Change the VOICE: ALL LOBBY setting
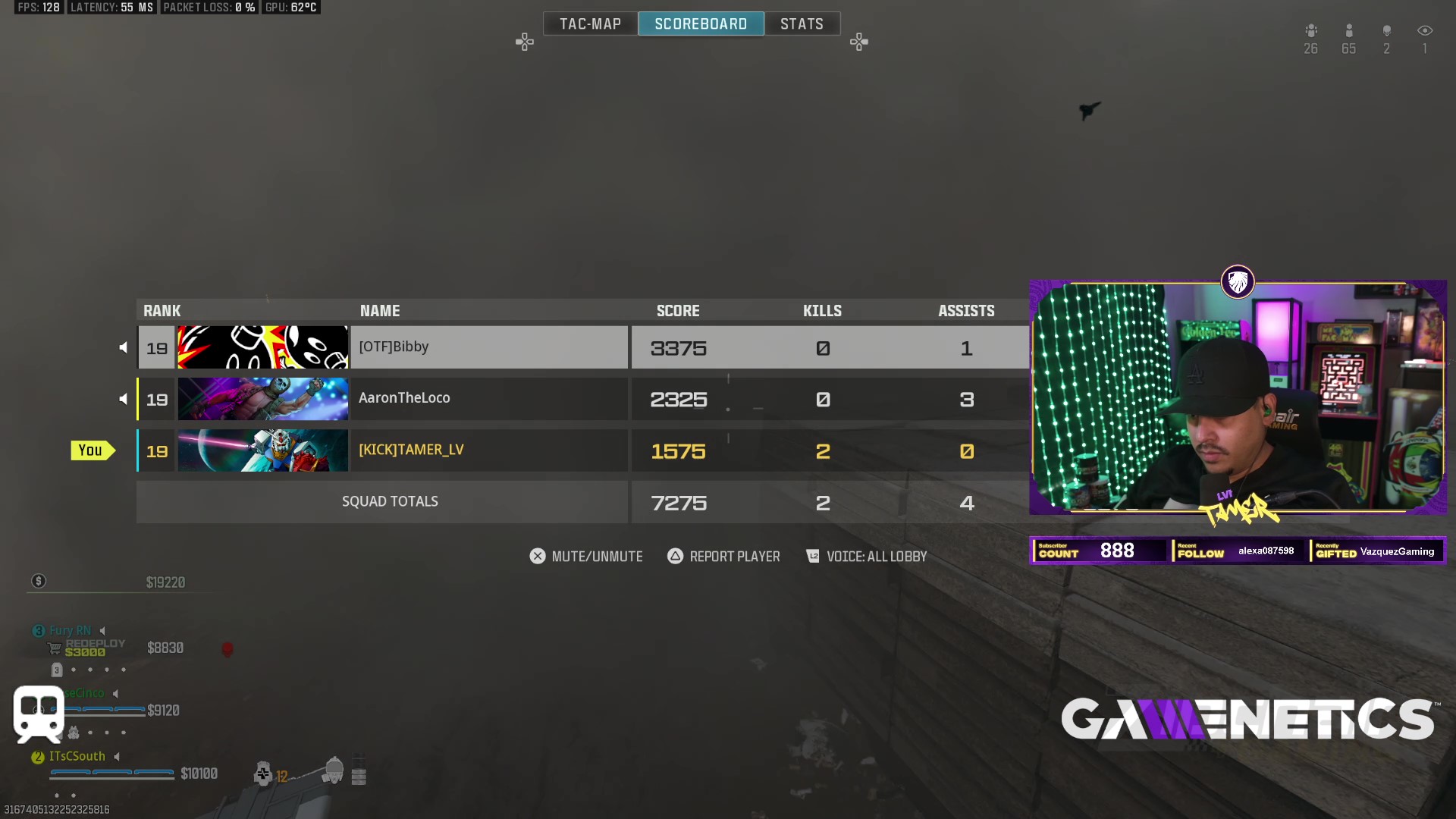 pos(866,557)
